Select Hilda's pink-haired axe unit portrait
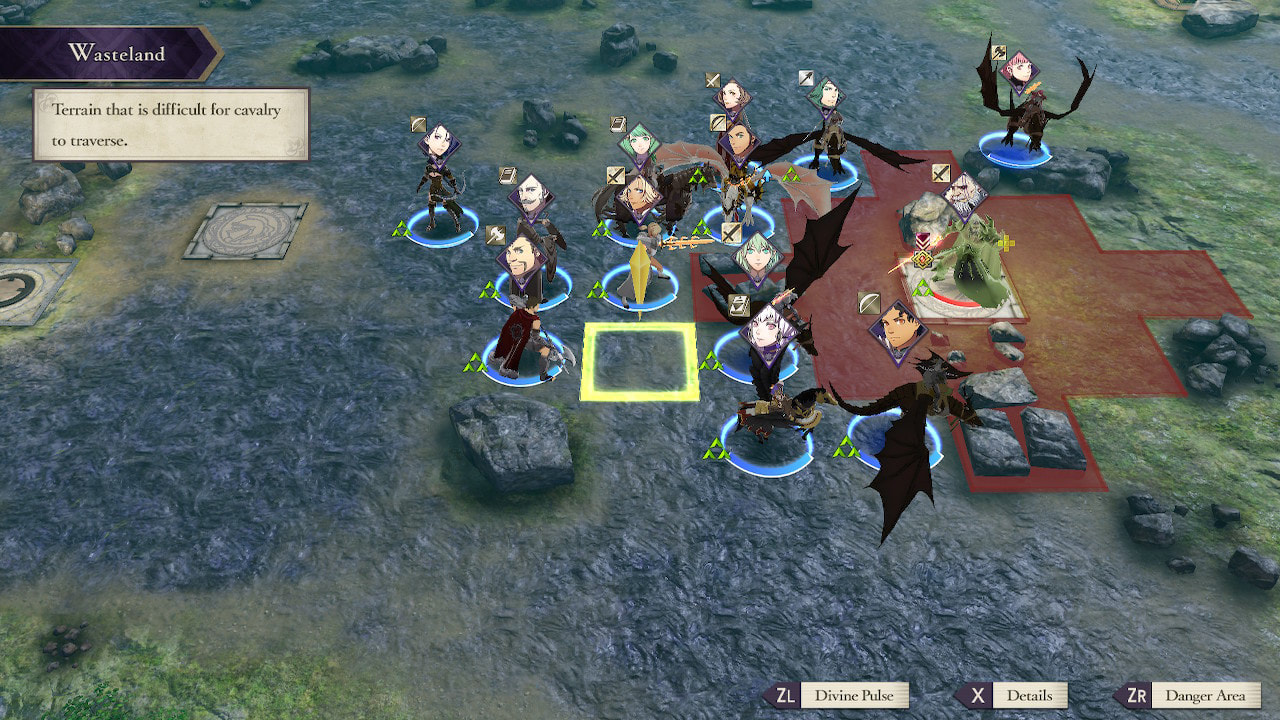Screen dimensions: 1280x720 click(1018, 70)
